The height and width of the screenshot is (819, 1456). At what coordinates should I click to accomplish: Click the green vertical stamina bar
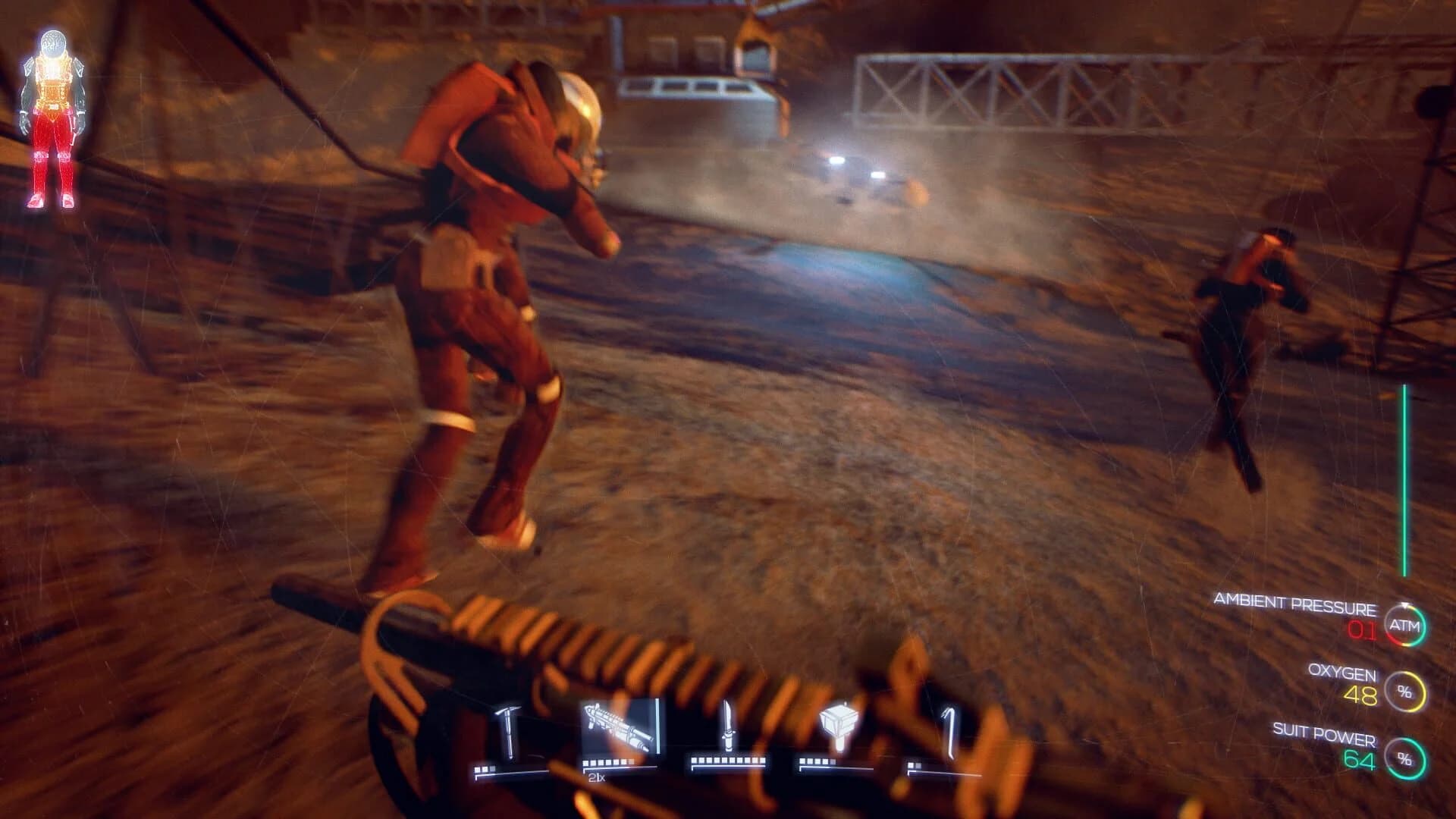tap(1403, 478)
